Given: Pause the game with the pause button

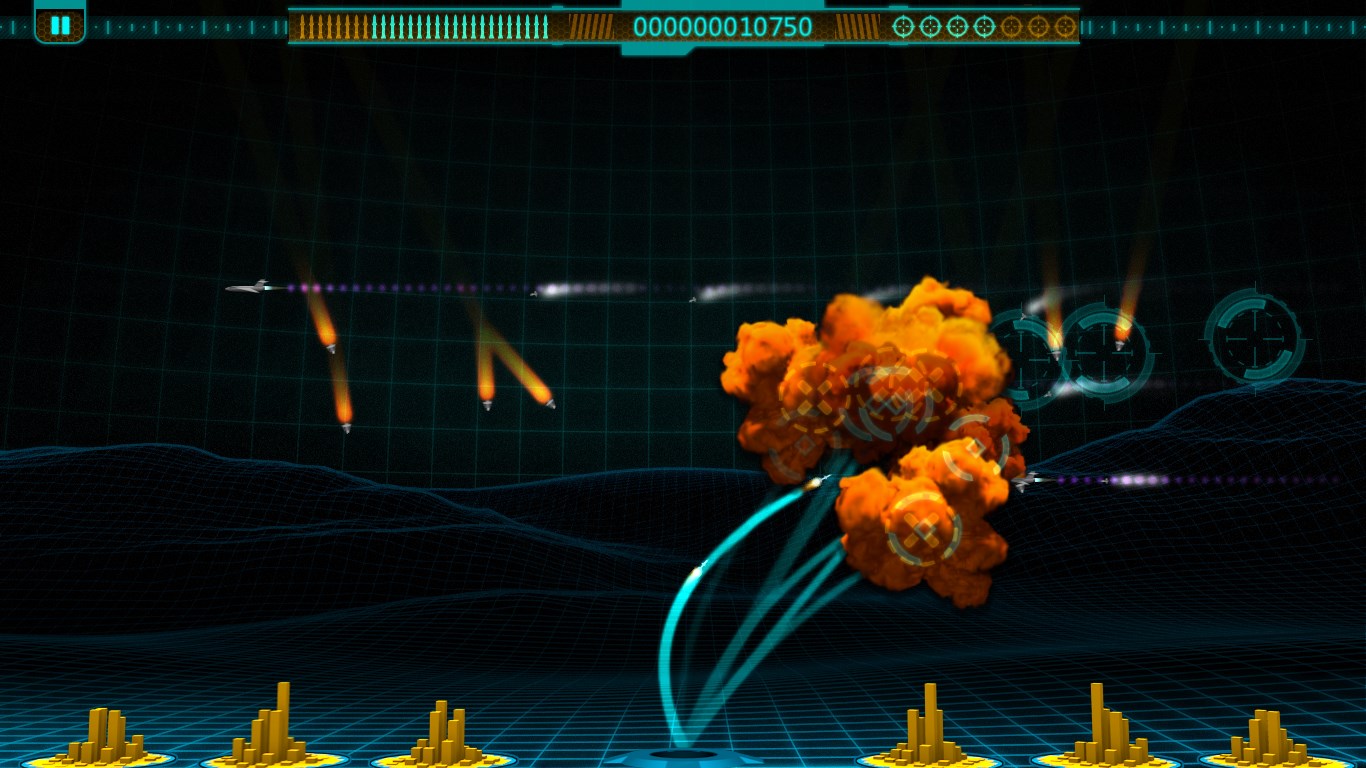Looking at the screenshot, I should pyautogui.click(x=60, y=25).
